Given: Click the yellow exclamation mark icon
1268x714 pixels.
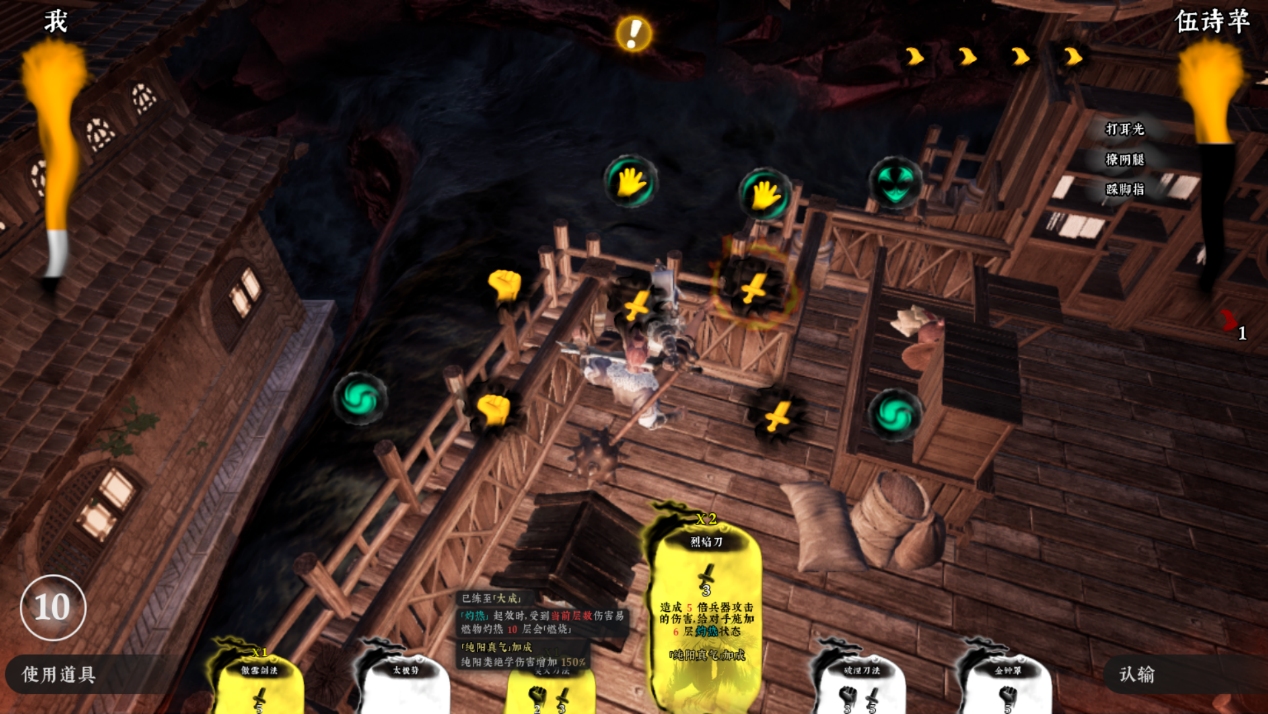Looking at the screenshot, I should click(633, 34).
